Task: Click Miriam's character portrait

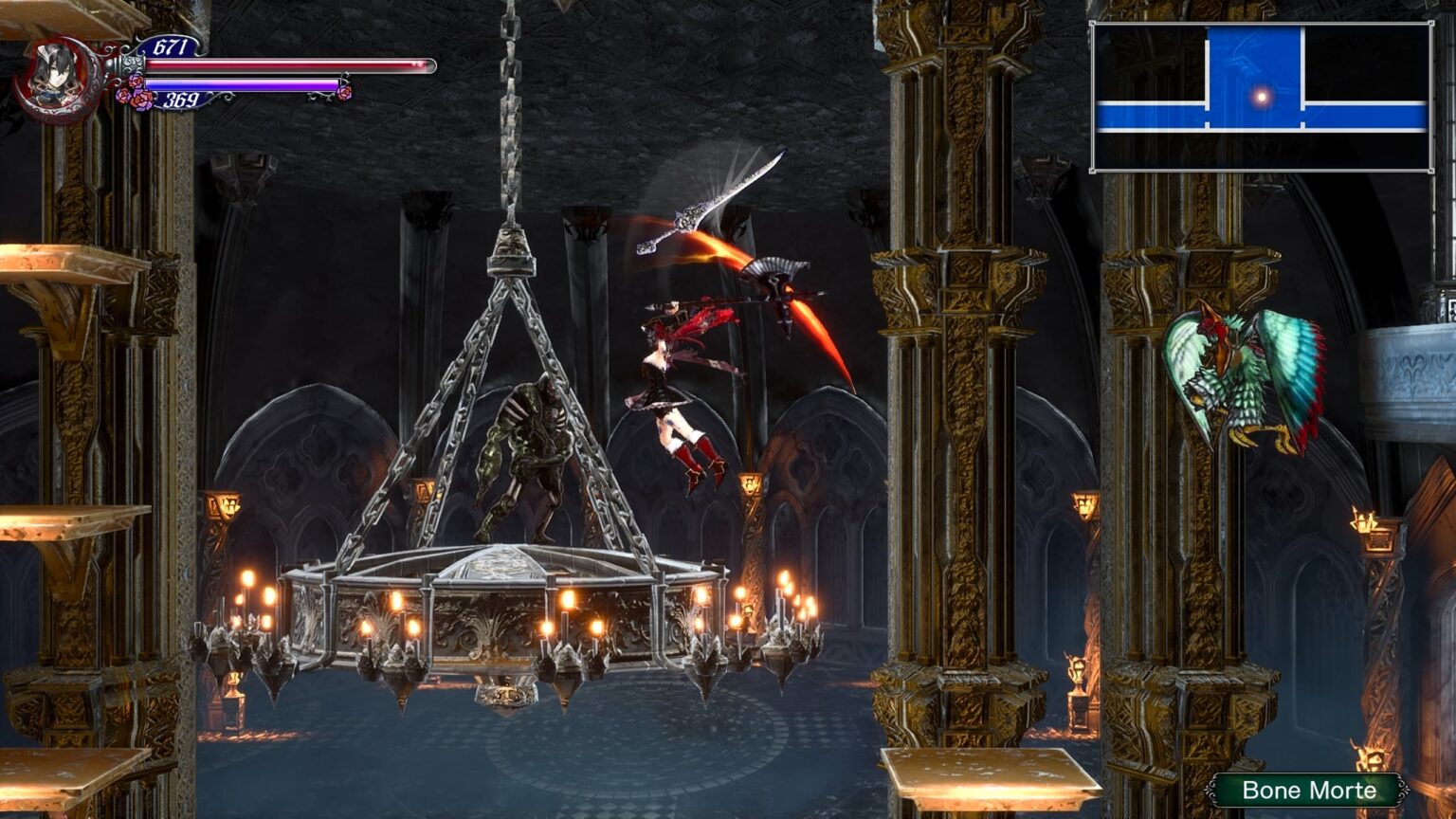Action: pyautogui.click(x=57, y=78)
